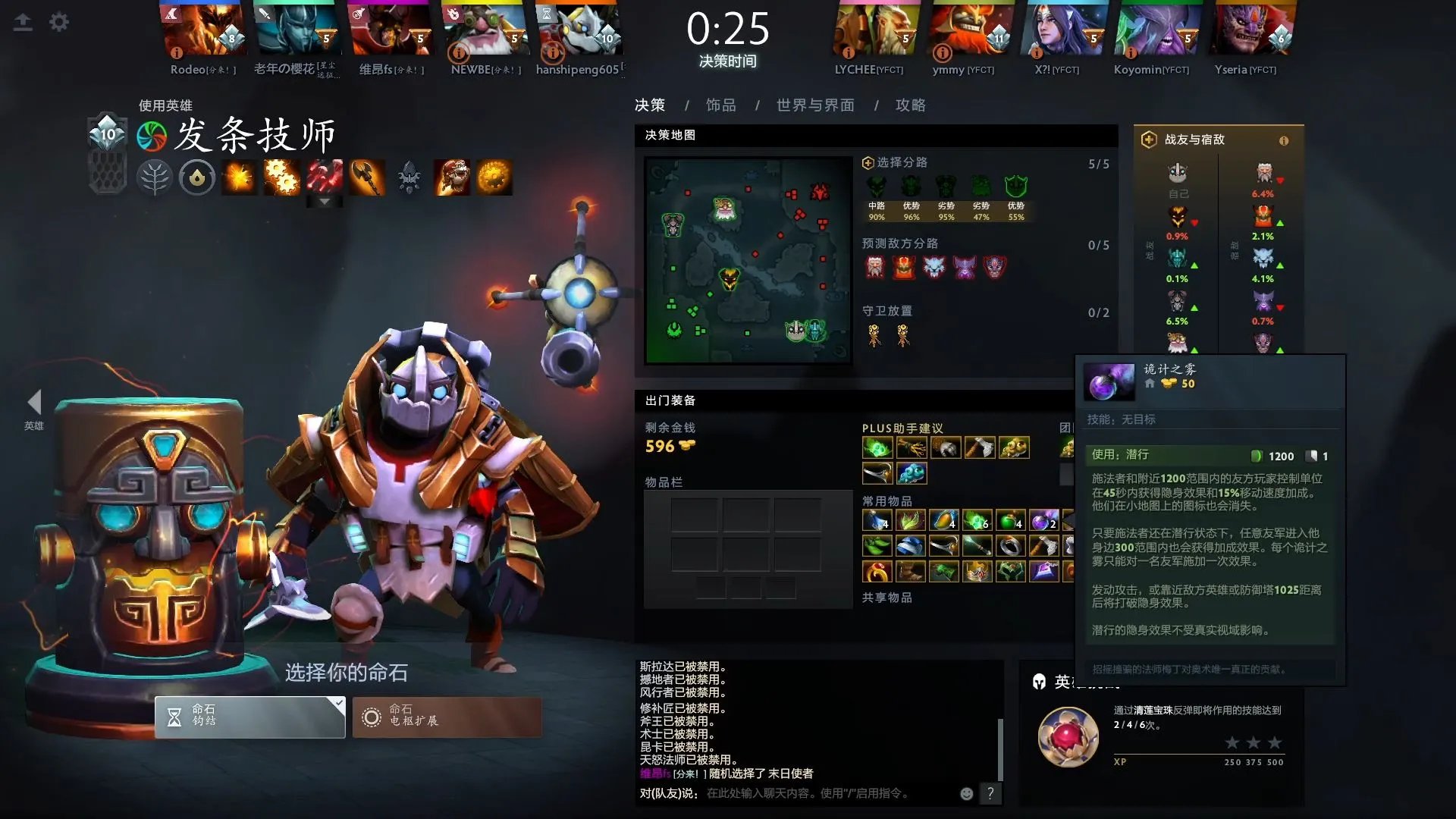Pick the Enchanted Mango from common items
The image size is (1456, 819).
tap(946, 520)
